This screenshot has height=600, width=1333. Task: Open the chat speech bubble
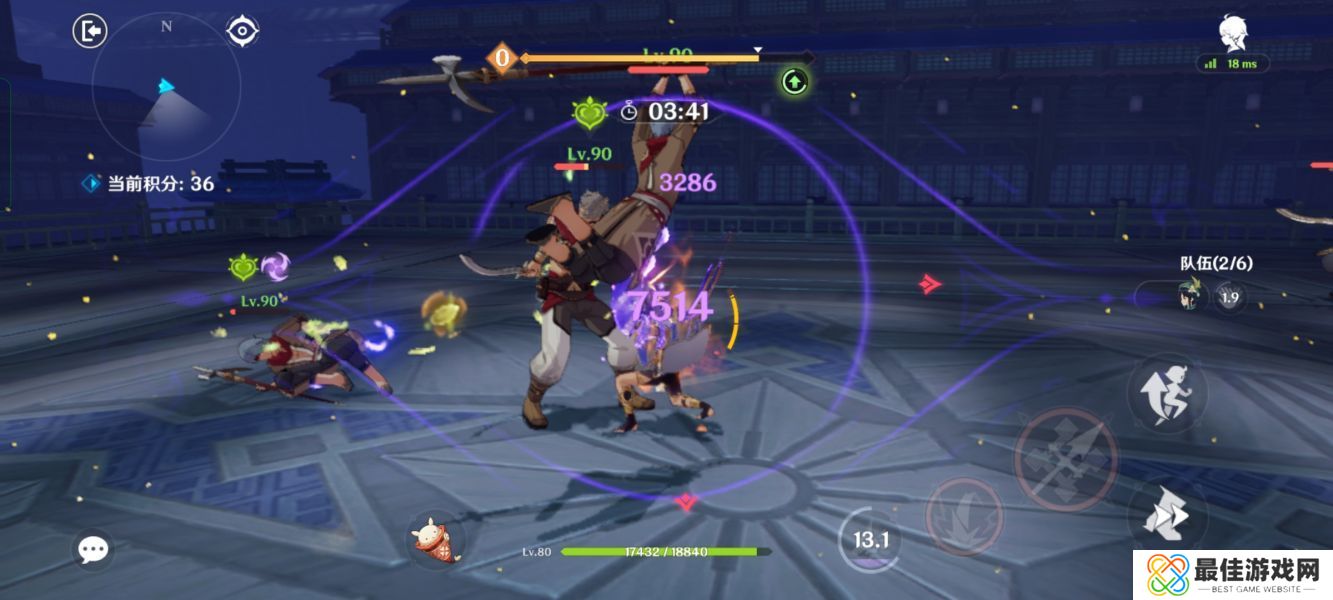93,548
